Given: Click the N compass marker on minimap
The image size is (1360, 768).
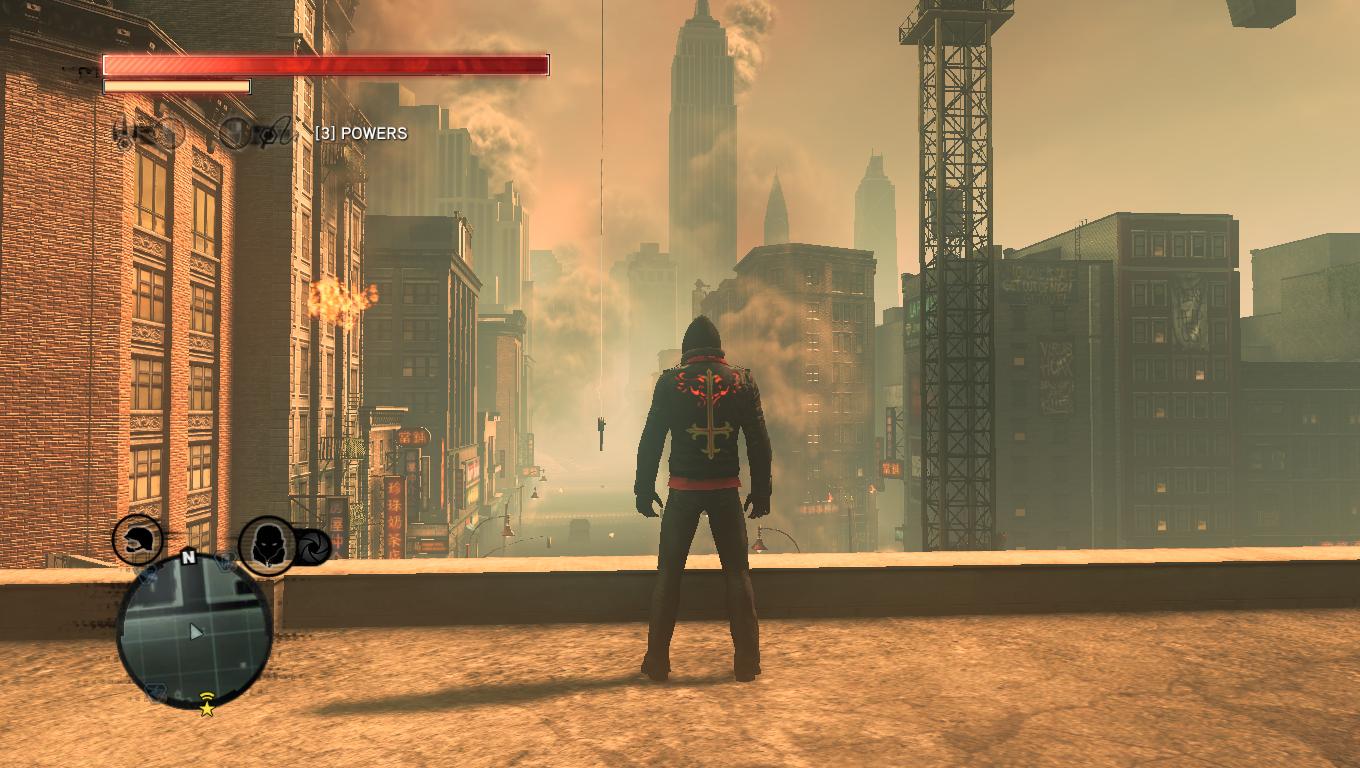Looking at the screenshot, I should pyautogui.click(x=187, y=558).
